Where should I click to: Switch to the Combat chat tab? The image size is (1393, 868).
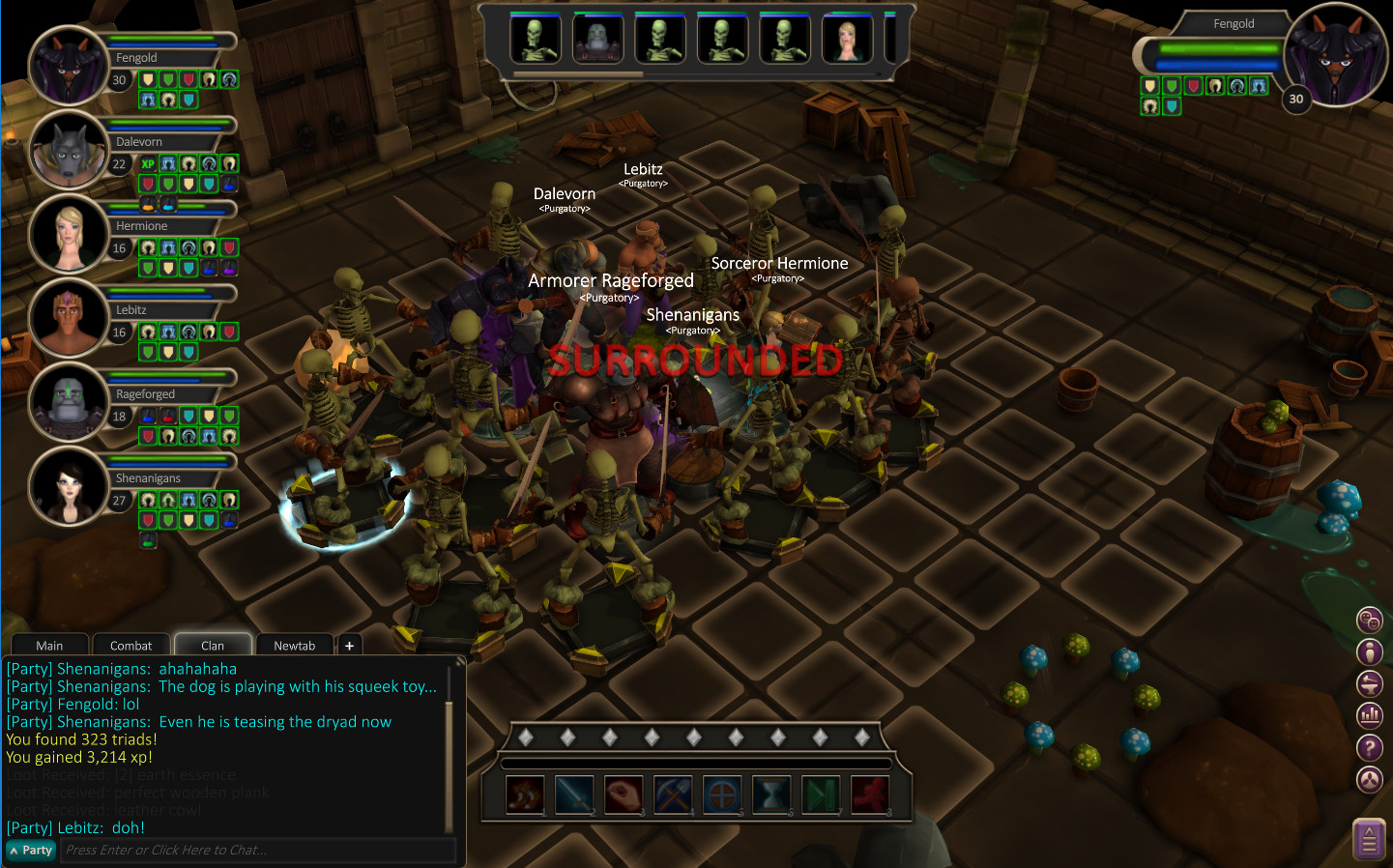pos(131,645)
